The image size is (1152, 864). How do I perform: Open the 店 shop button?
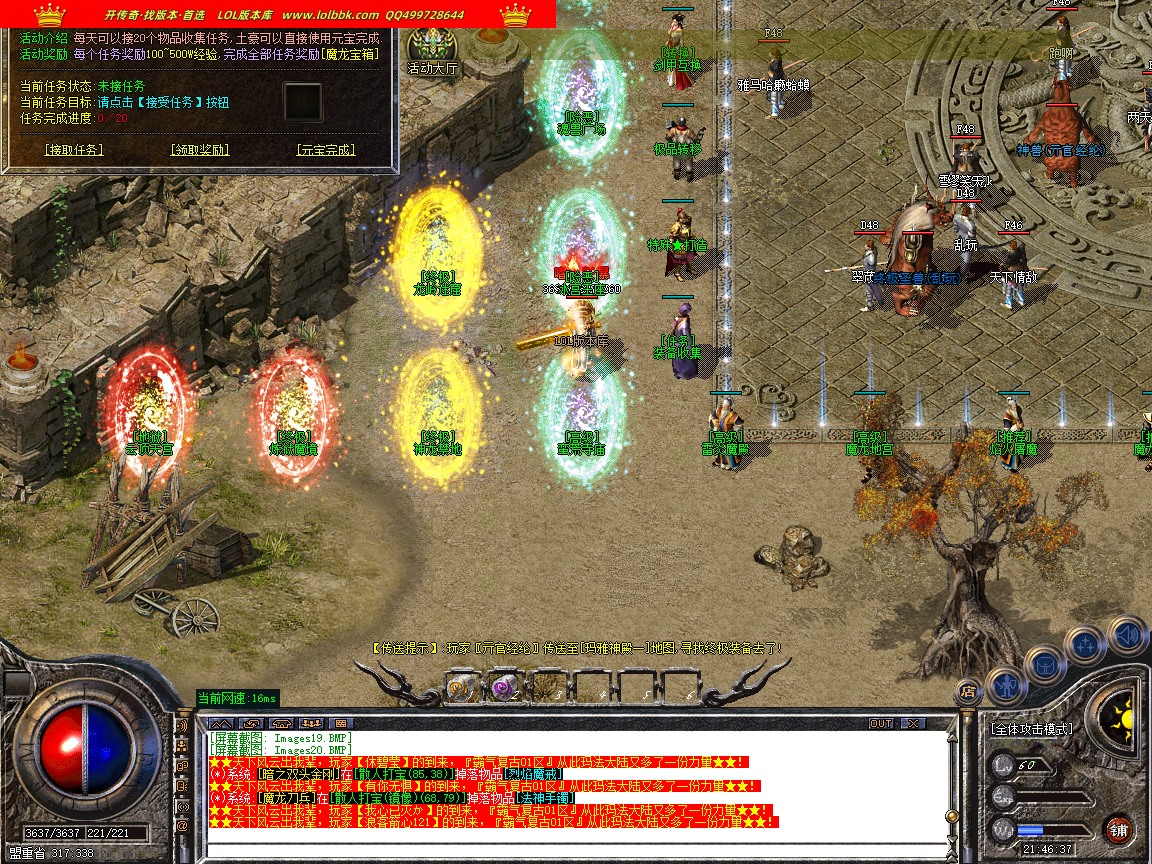[x=967, y=690]
